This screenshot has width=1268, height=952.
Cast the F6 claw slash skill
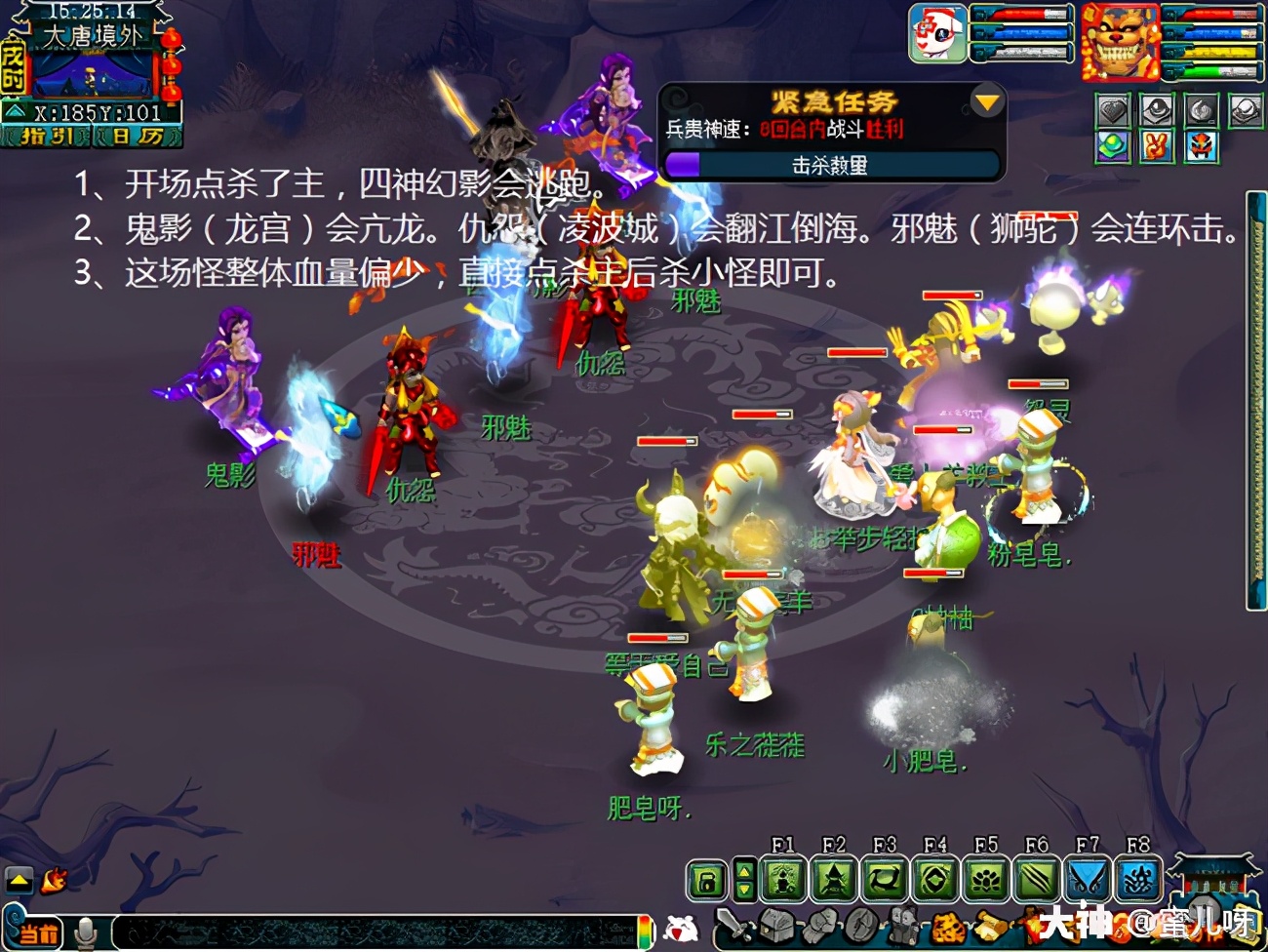1037,880
